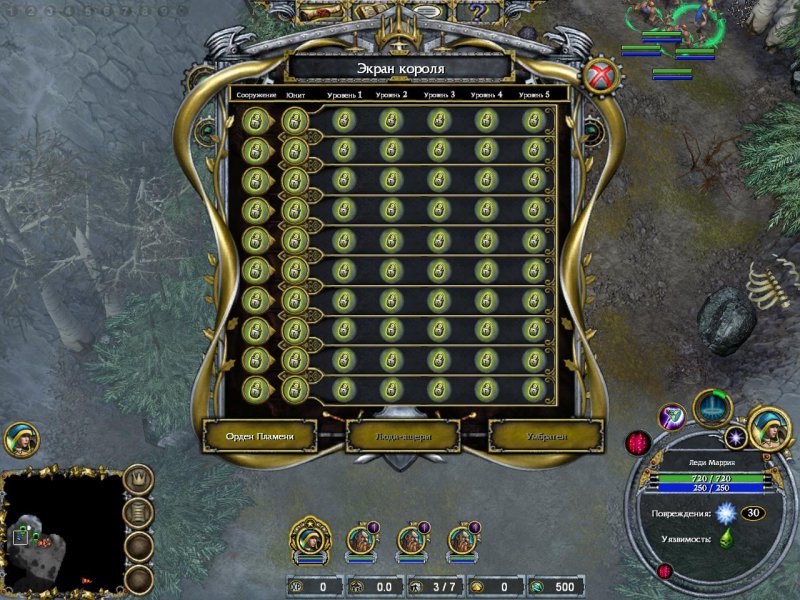
Task: Click the large red rune orb
Action: [x=639, y=443]
